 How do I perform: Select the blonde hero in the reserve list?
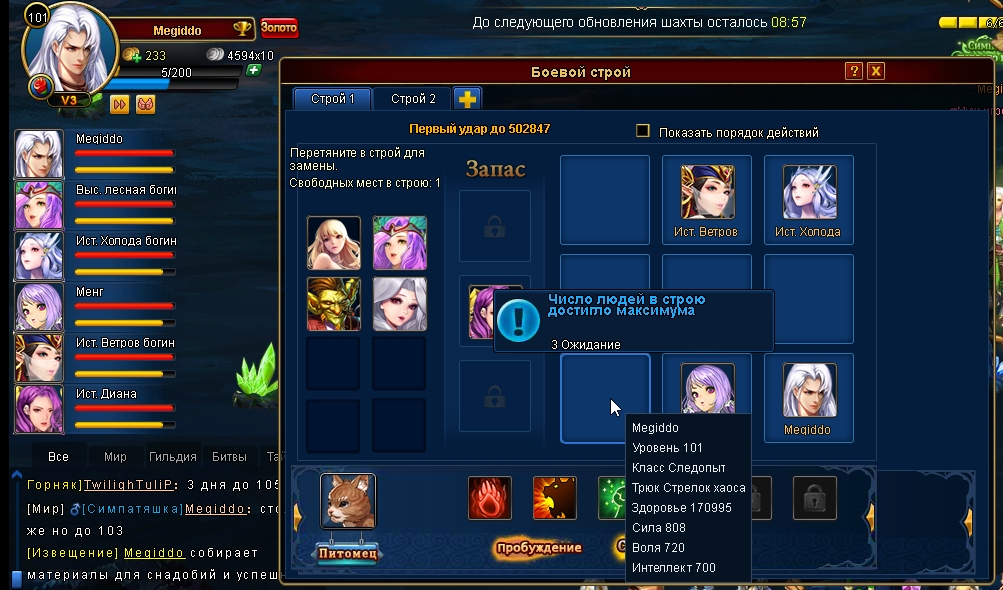(334, 243)
